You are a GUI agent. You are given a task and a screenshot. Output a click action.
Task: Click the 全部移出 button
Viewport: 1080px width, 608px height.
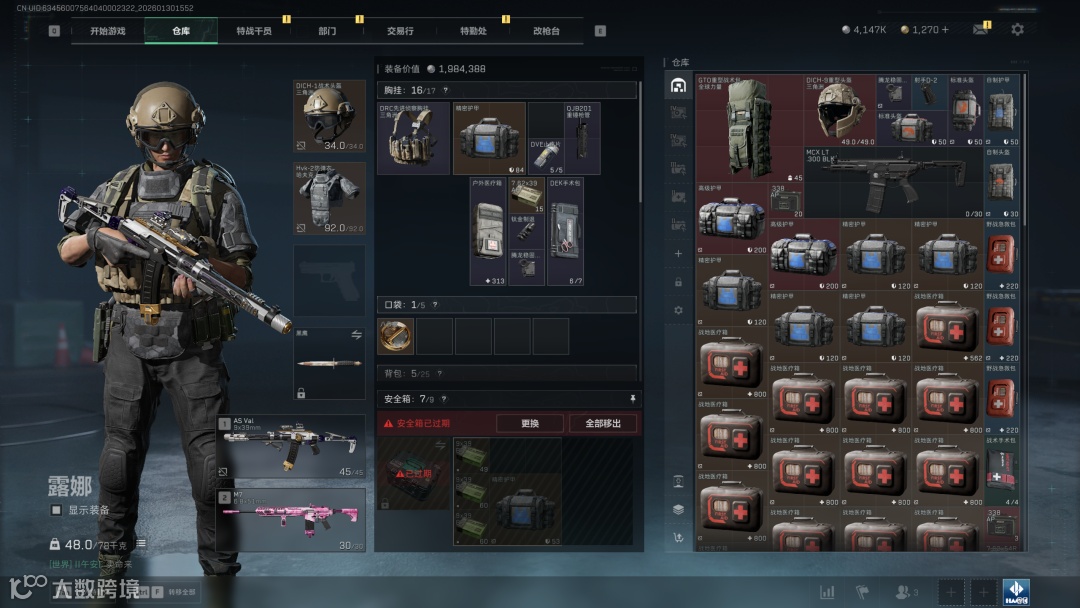[603, 423]
